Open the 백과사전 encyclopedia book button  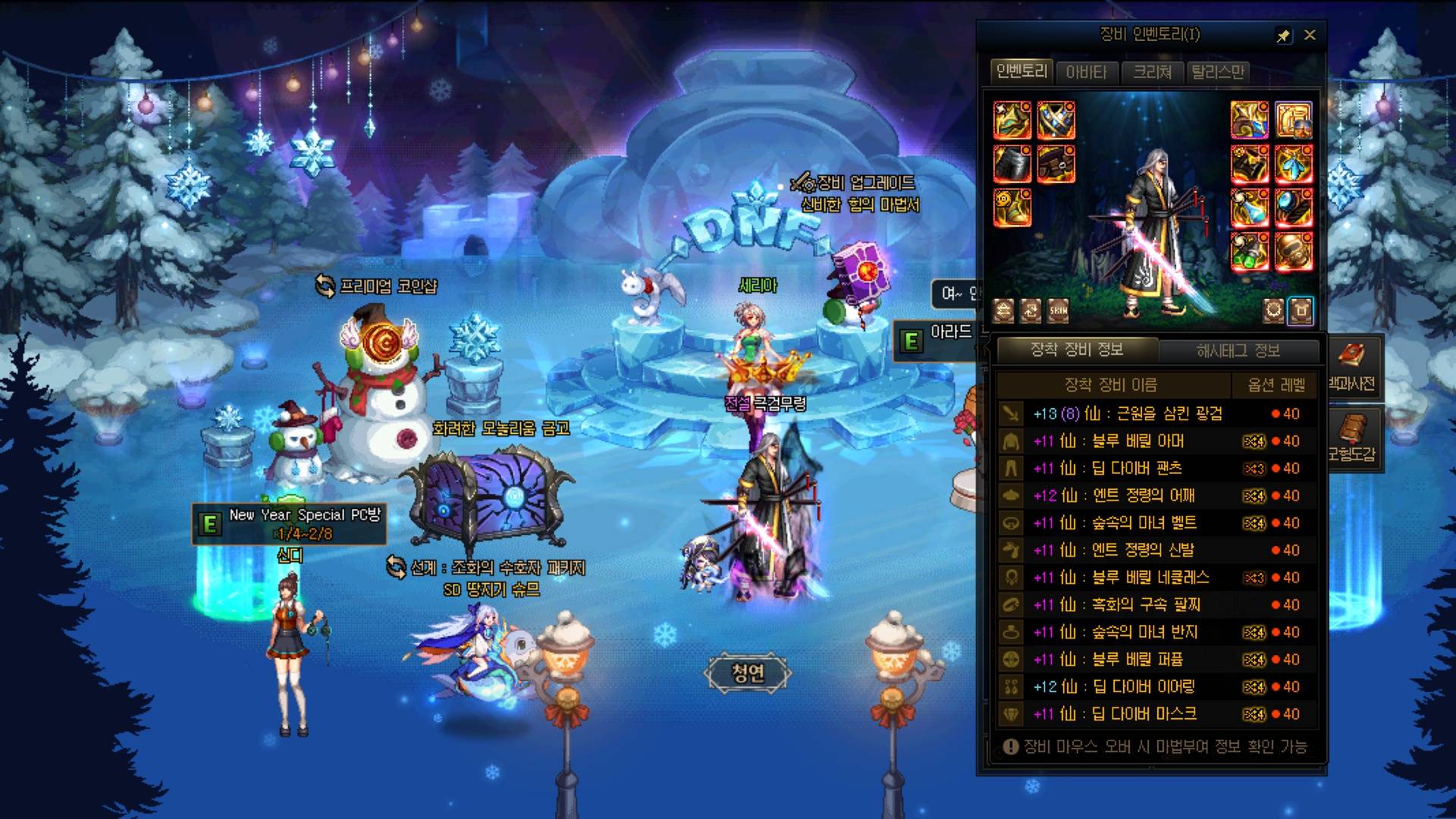pyautogui.click(x=1352, y=366)
